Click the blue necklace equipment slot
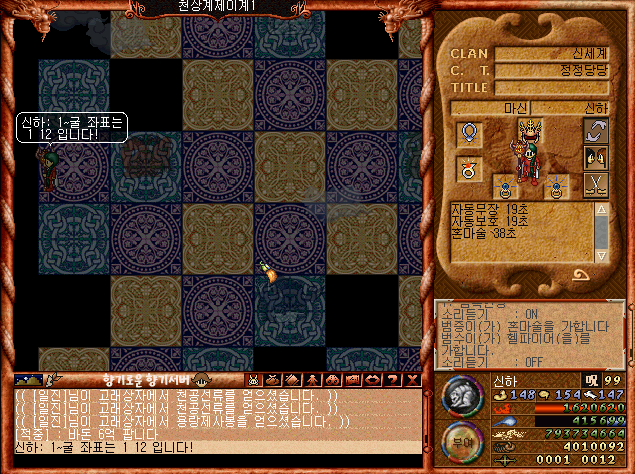 point(467,134)
